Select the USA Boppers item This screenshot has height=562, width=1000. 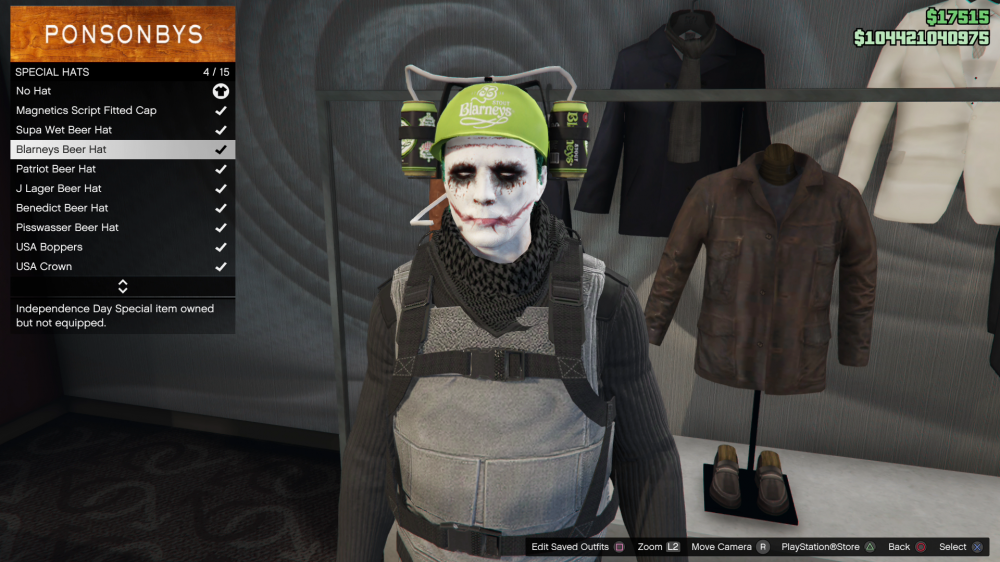click(122, 247)
